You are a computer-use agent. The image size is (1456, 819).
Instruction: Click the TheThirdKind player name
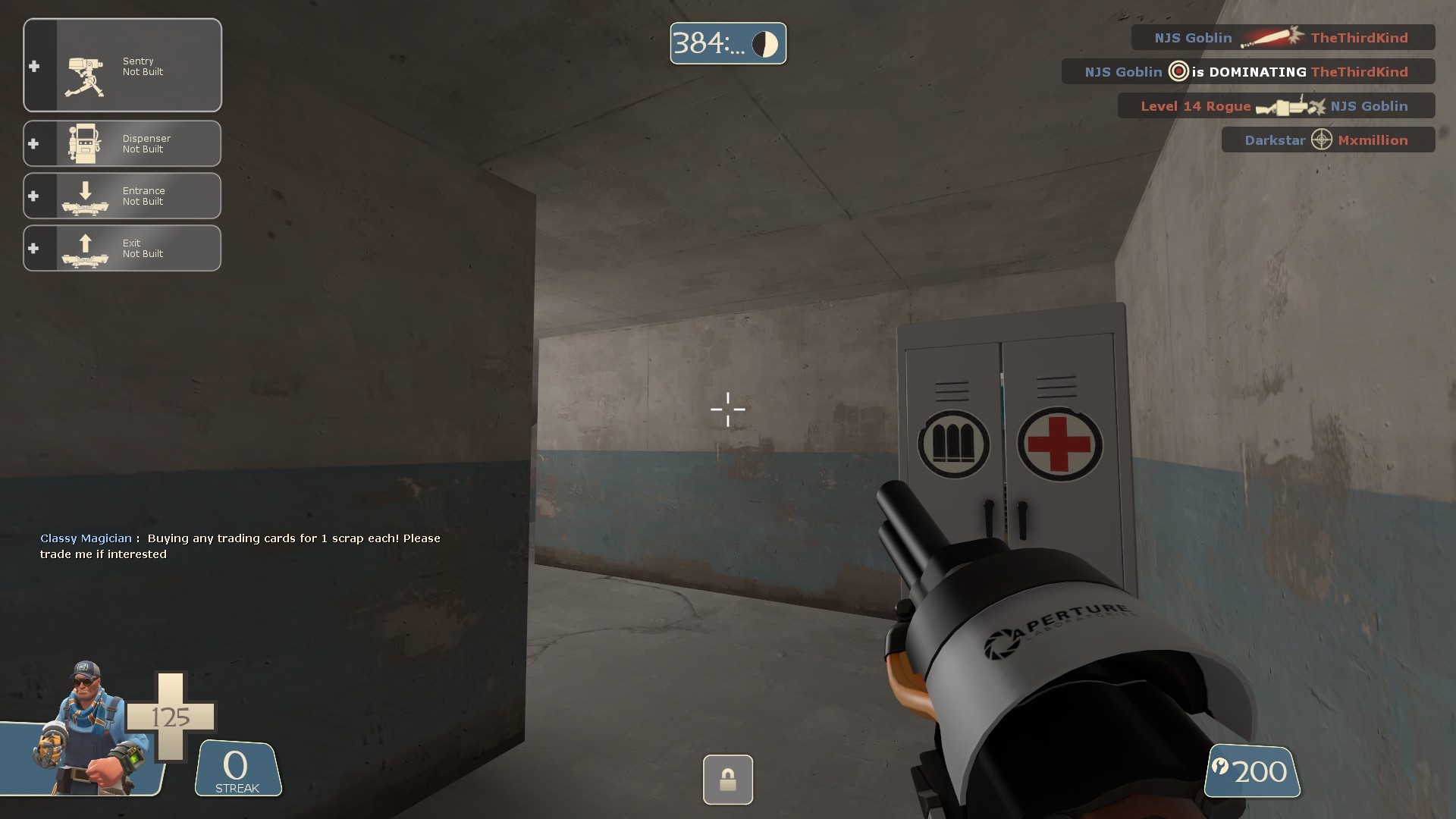pos(1360,37)
